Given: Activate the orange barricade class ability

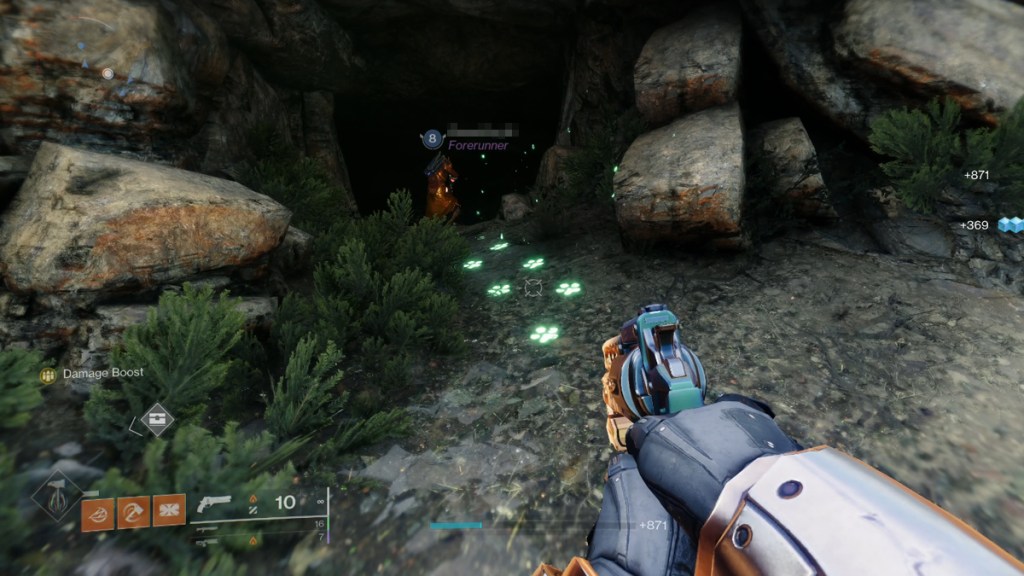Looking at the screenshot, I should tap(169, 512).
